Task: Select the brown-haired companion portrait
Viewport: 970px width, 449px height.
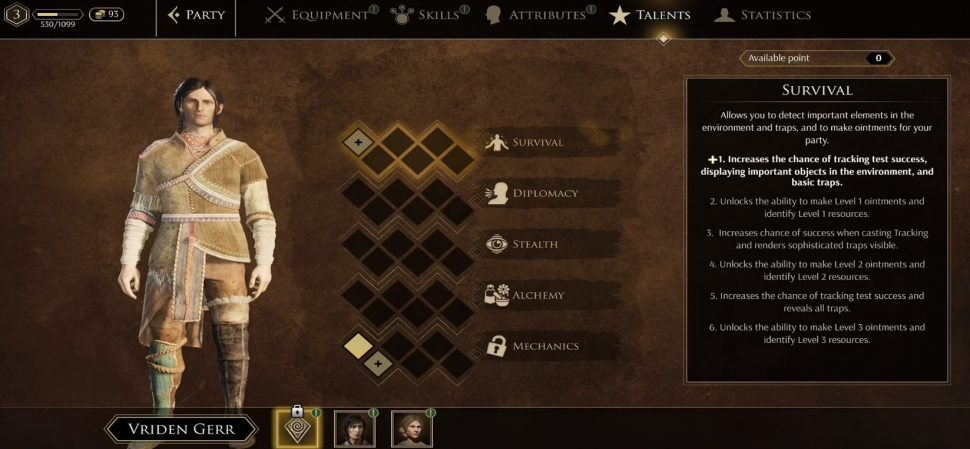Action: coord(411,428)
